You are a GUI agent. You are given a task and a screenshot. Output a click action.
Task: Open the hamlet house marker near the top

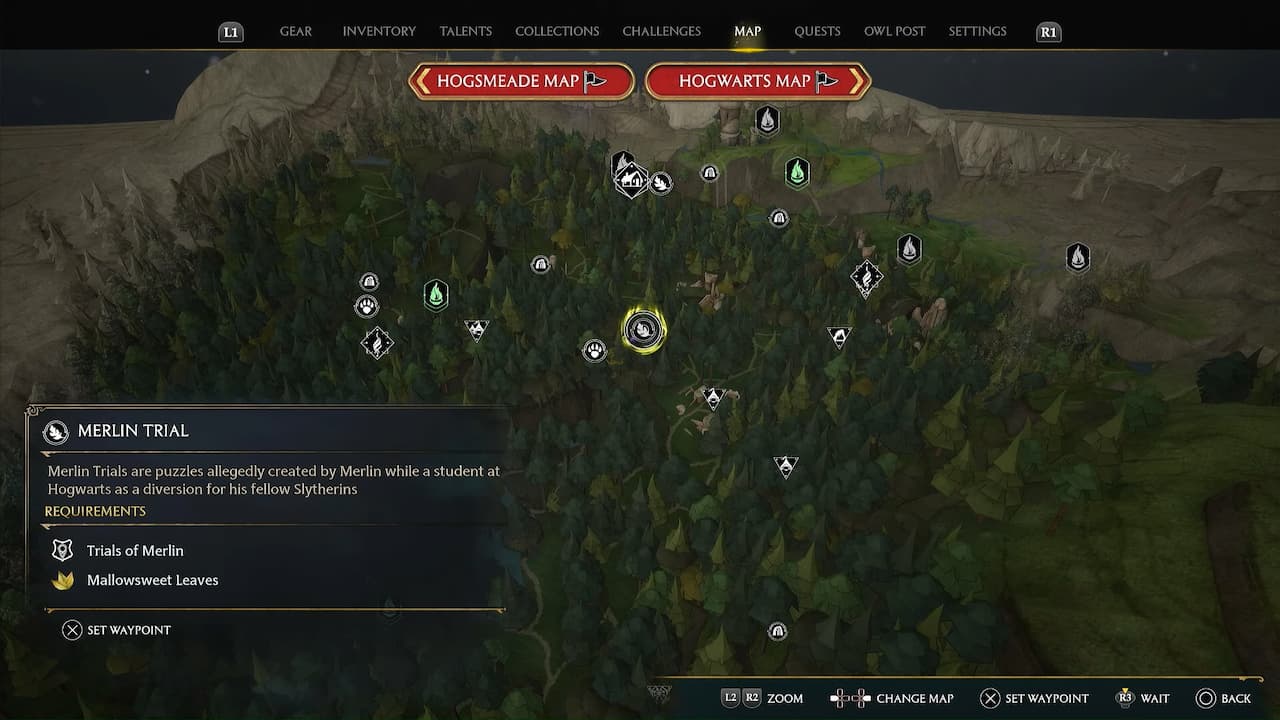click(x=632, y=180)
